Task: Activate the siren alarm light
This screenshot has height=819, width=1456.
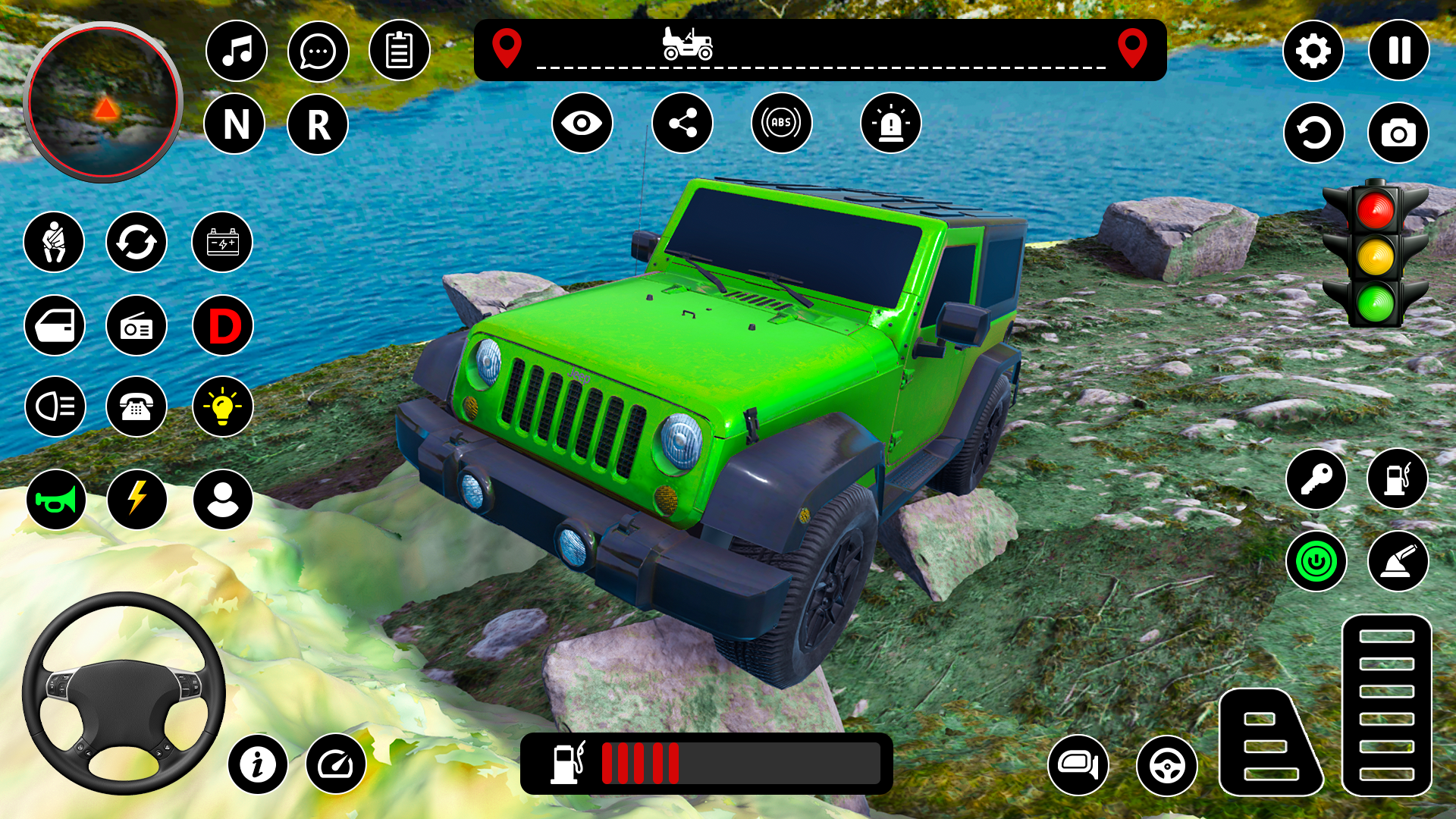Action: click(x=890, y=123)
